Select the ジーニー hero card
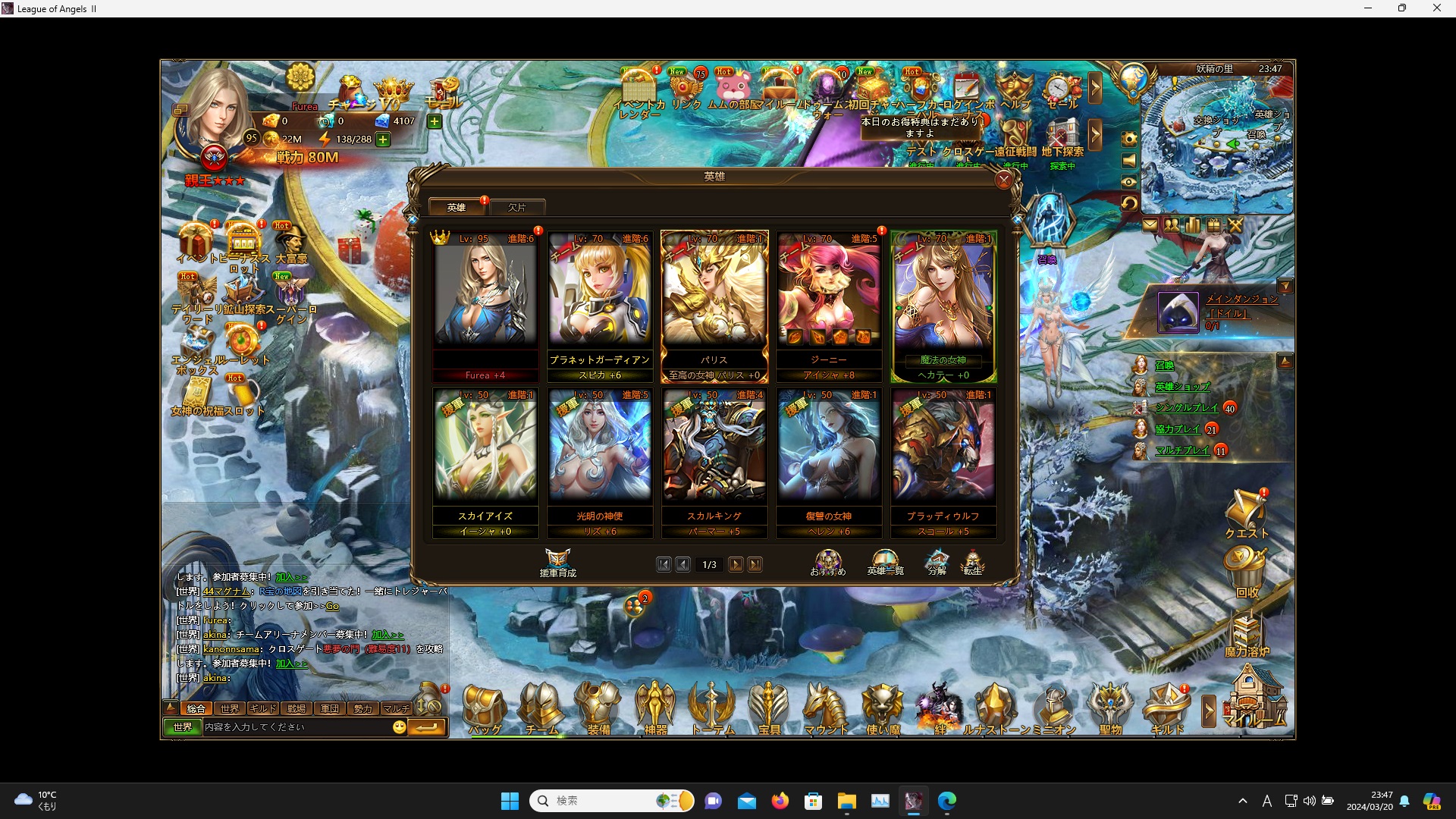This screenshot has height=819, width=1456. [829, 303]
